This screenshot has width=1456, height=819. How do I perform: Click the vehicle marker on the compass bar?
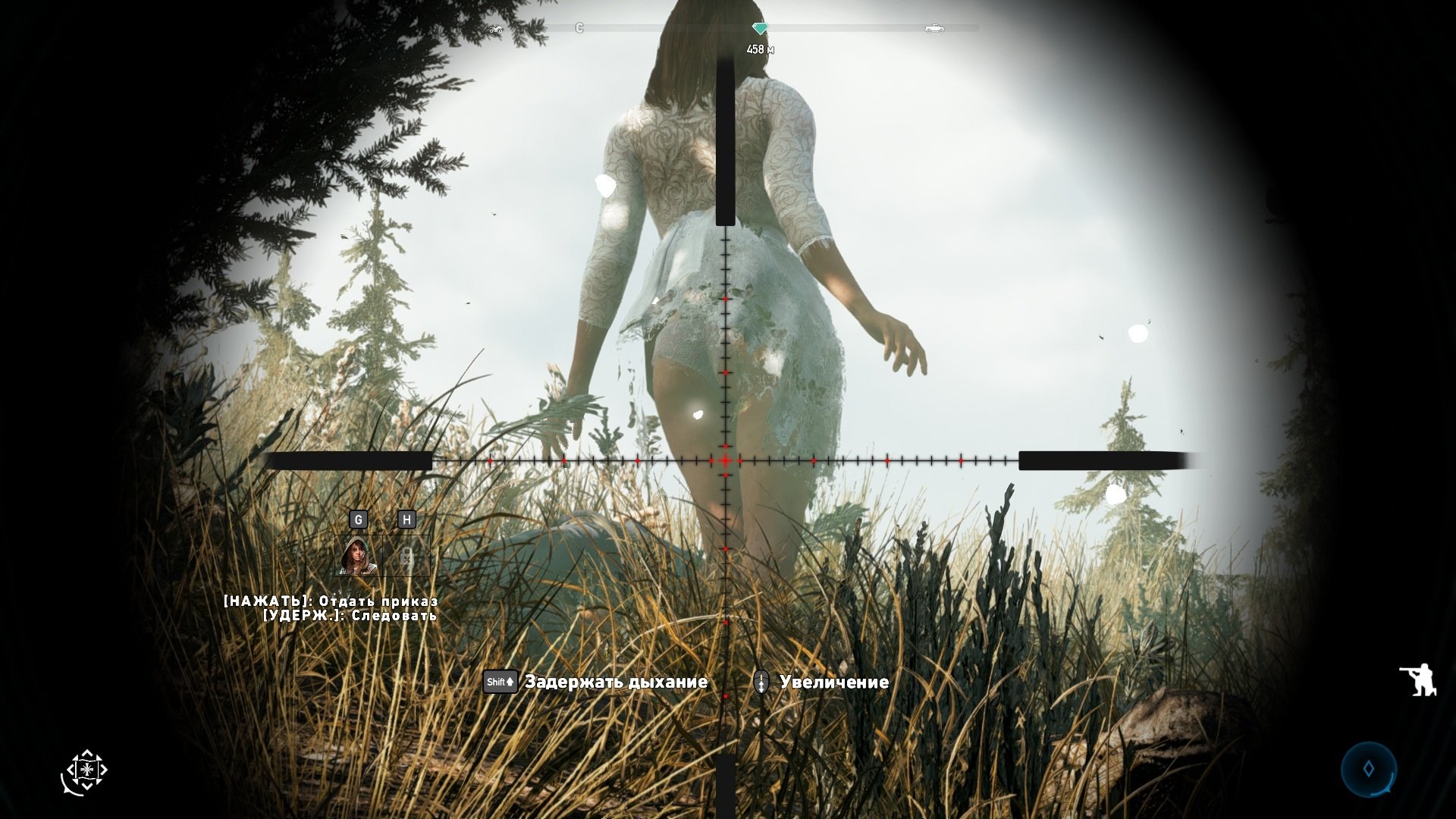click(934, 29)
